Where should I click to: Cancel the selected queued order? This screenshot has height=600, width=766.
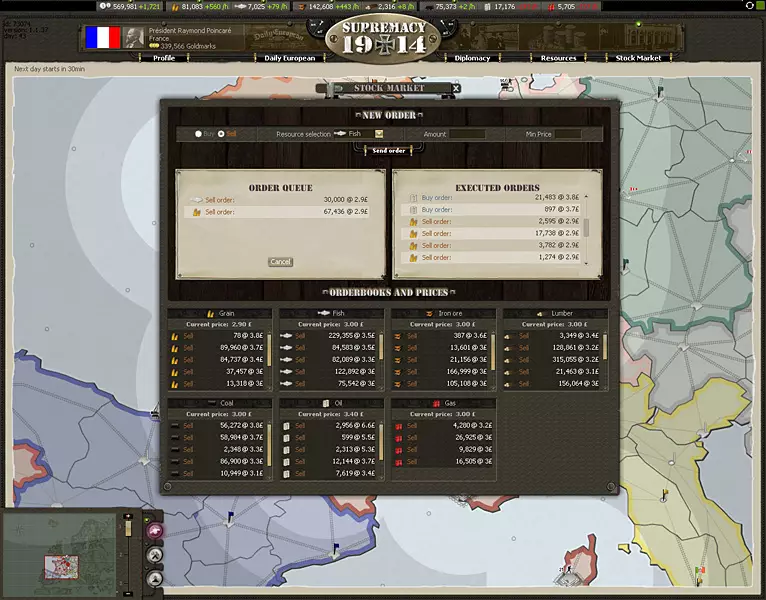click(281, 262)
